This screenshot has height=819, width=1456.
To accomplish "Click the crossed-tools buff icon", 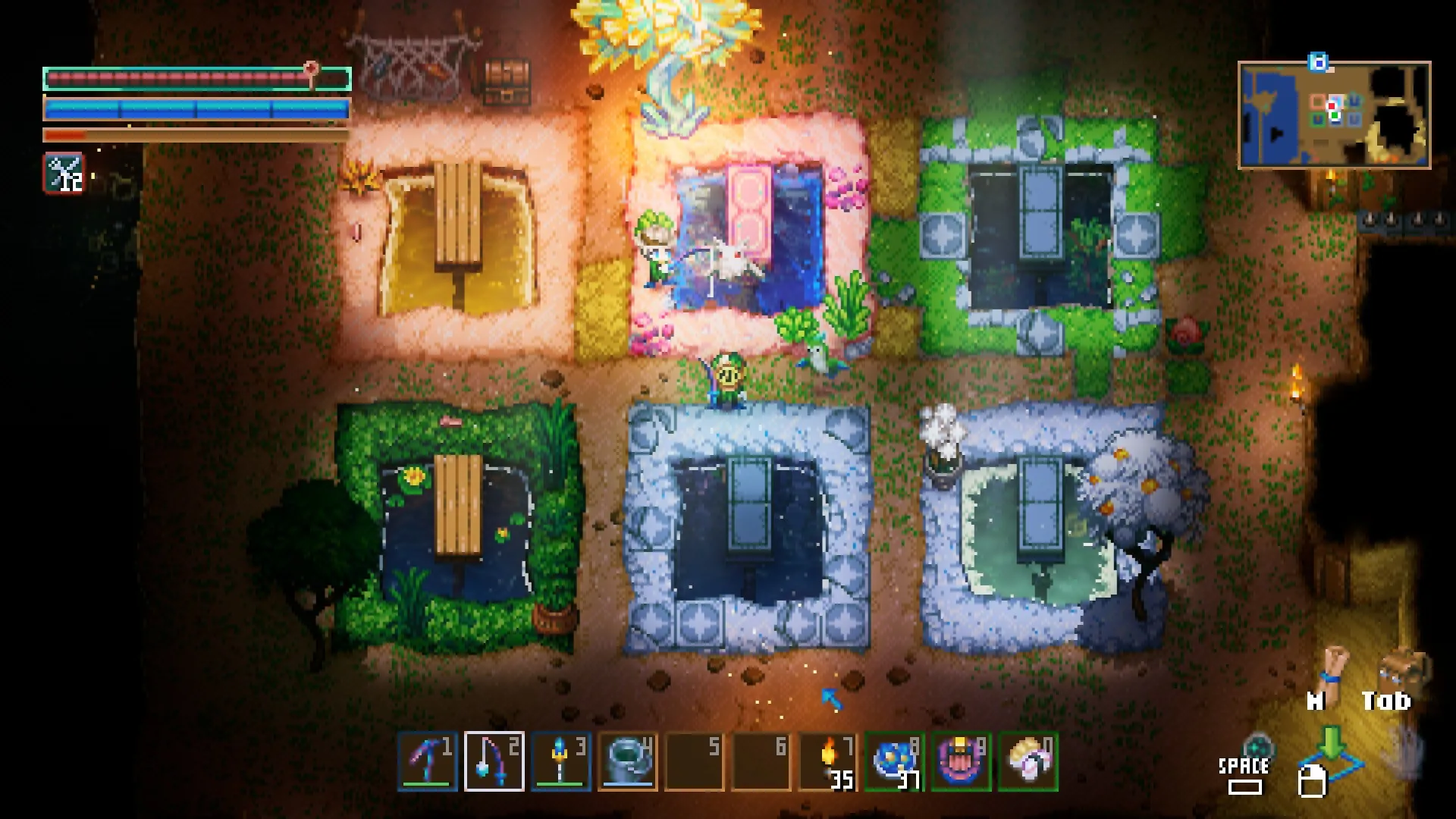I will click(64, 174).
